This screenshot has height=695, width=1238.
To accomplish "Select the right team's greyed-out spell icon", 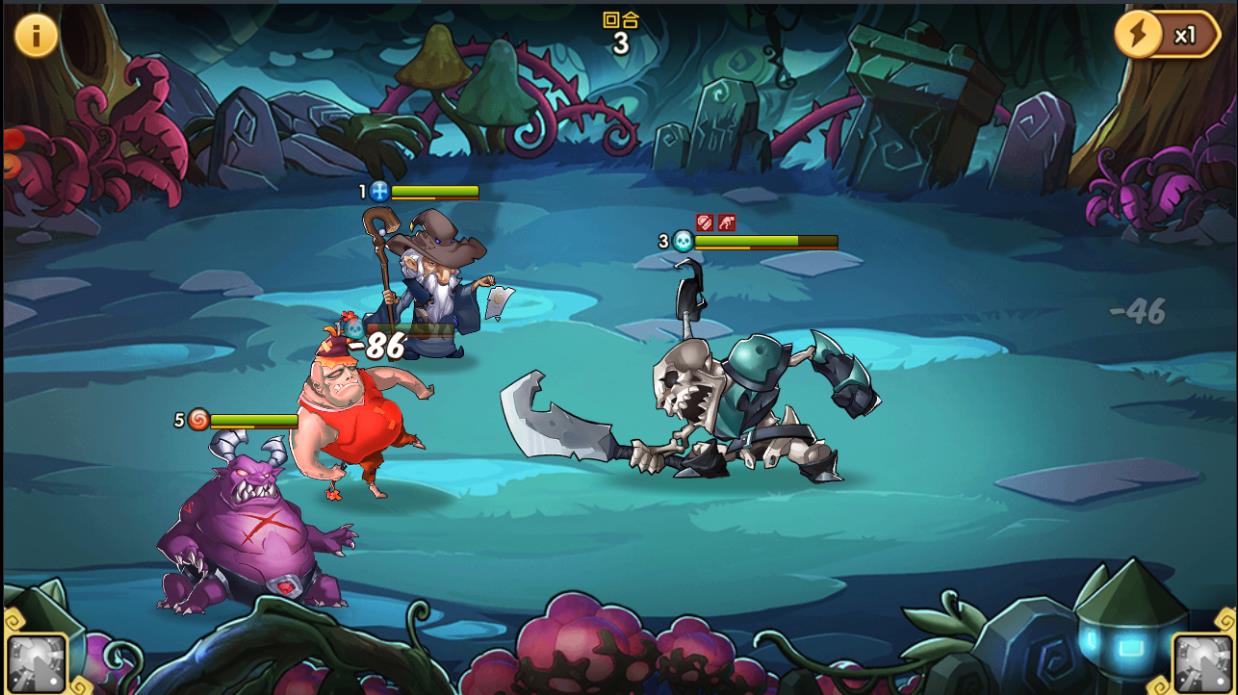I will (1202, 663).
